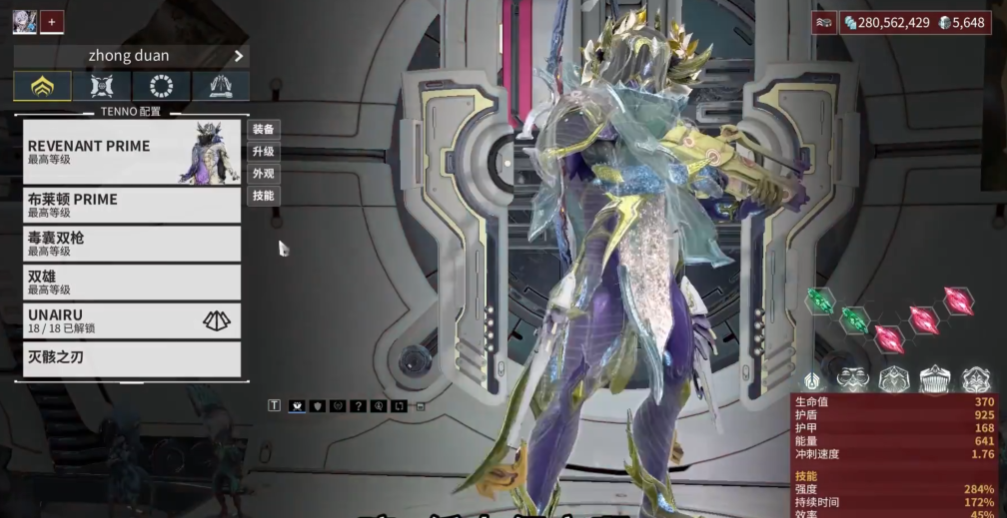
Task: Select the shield filter icon
Action: point(318,406)
